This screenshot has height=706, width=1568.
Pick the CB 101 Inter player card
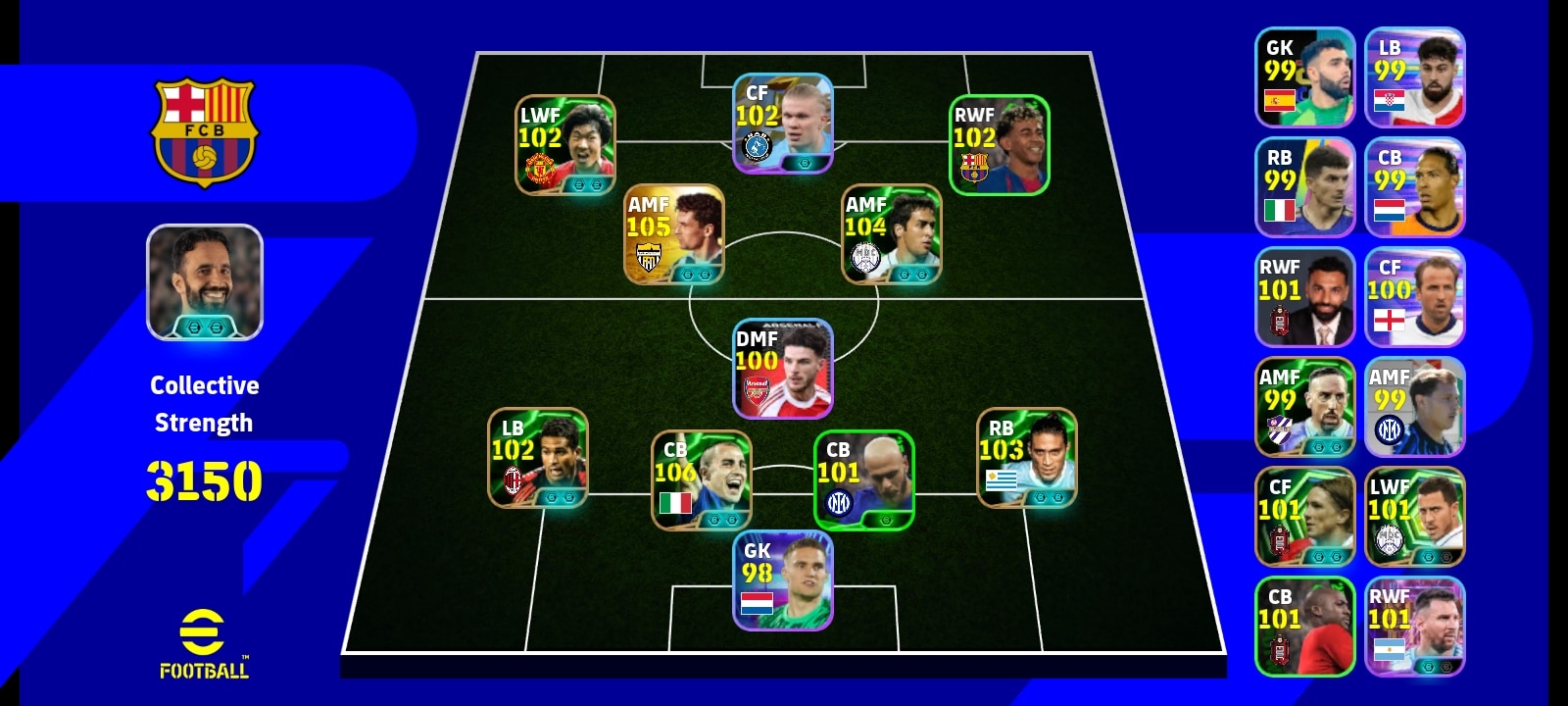864,479
